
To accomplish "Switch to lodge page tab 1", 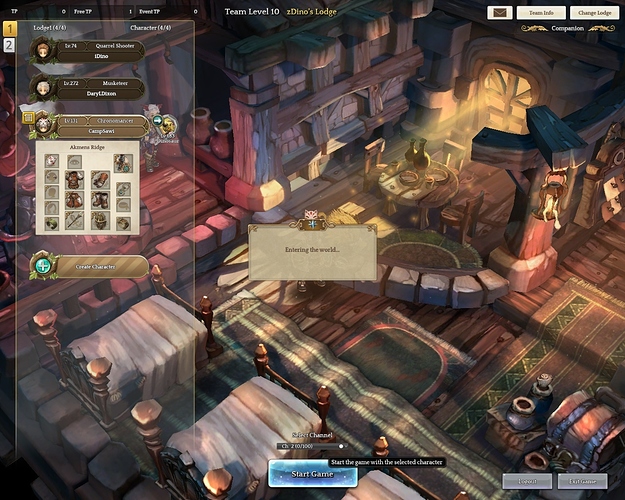I will [x=9, y=30].
